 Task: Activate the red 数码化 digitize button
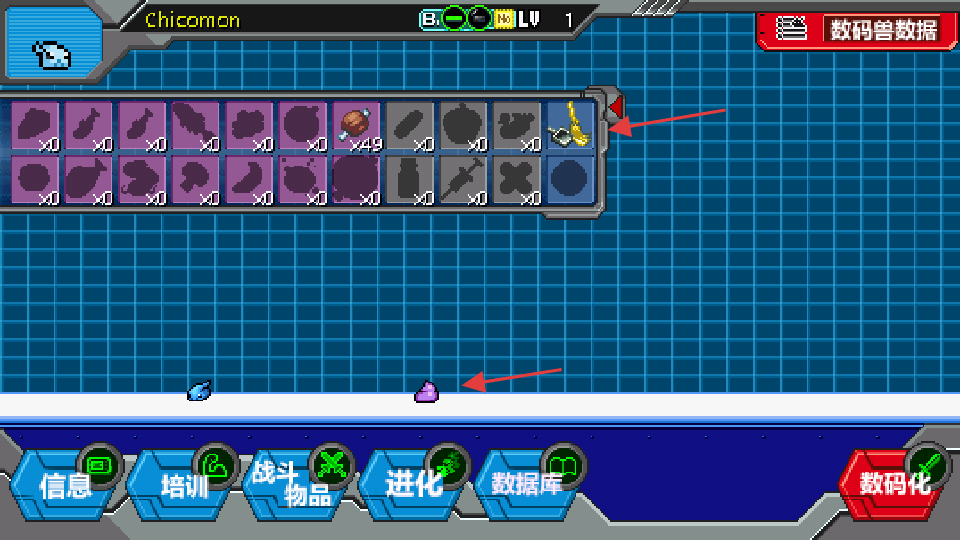(893, 483)
